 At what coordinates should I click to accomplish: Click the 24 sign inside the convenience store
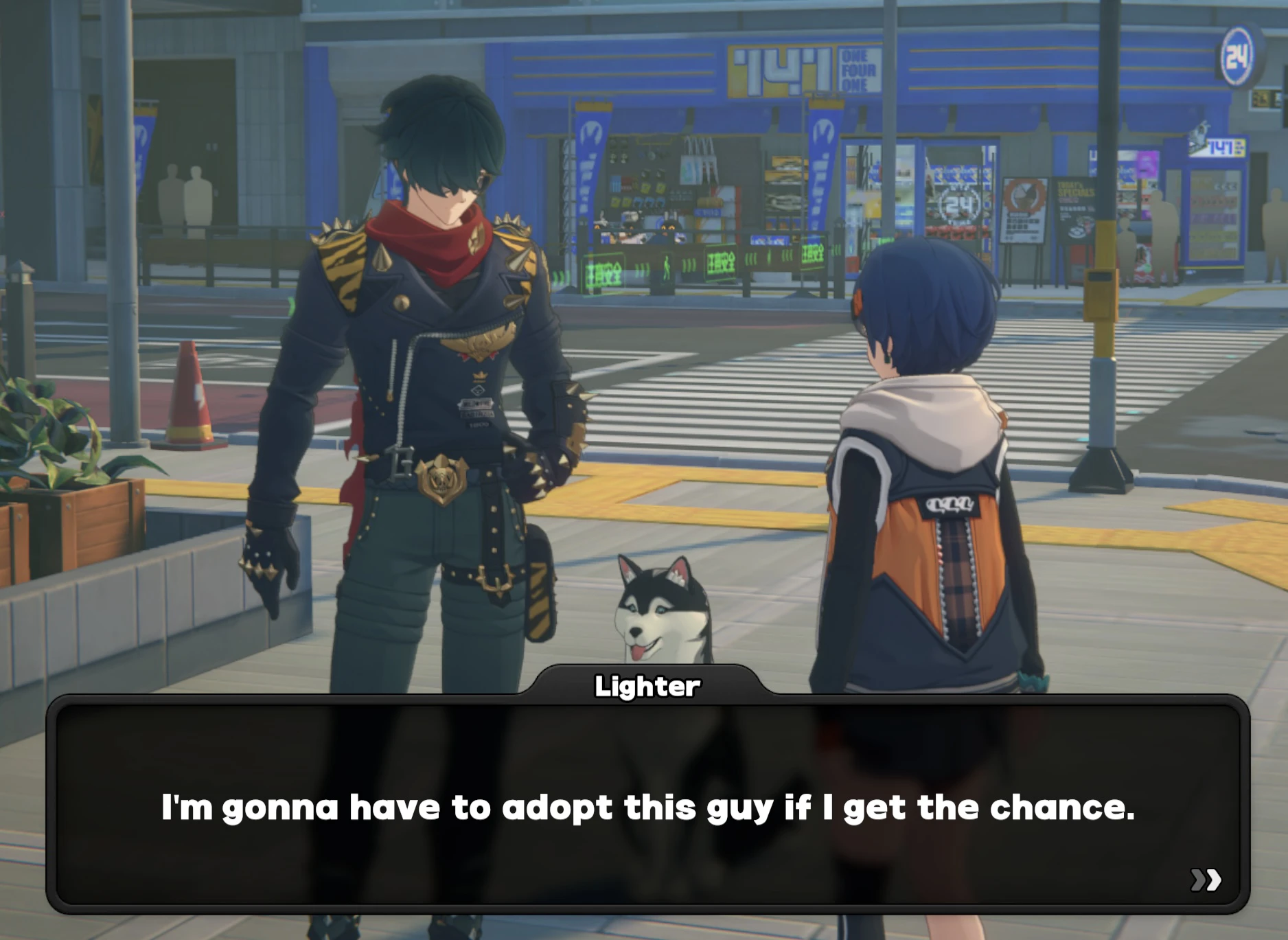(x=960, y=203)
